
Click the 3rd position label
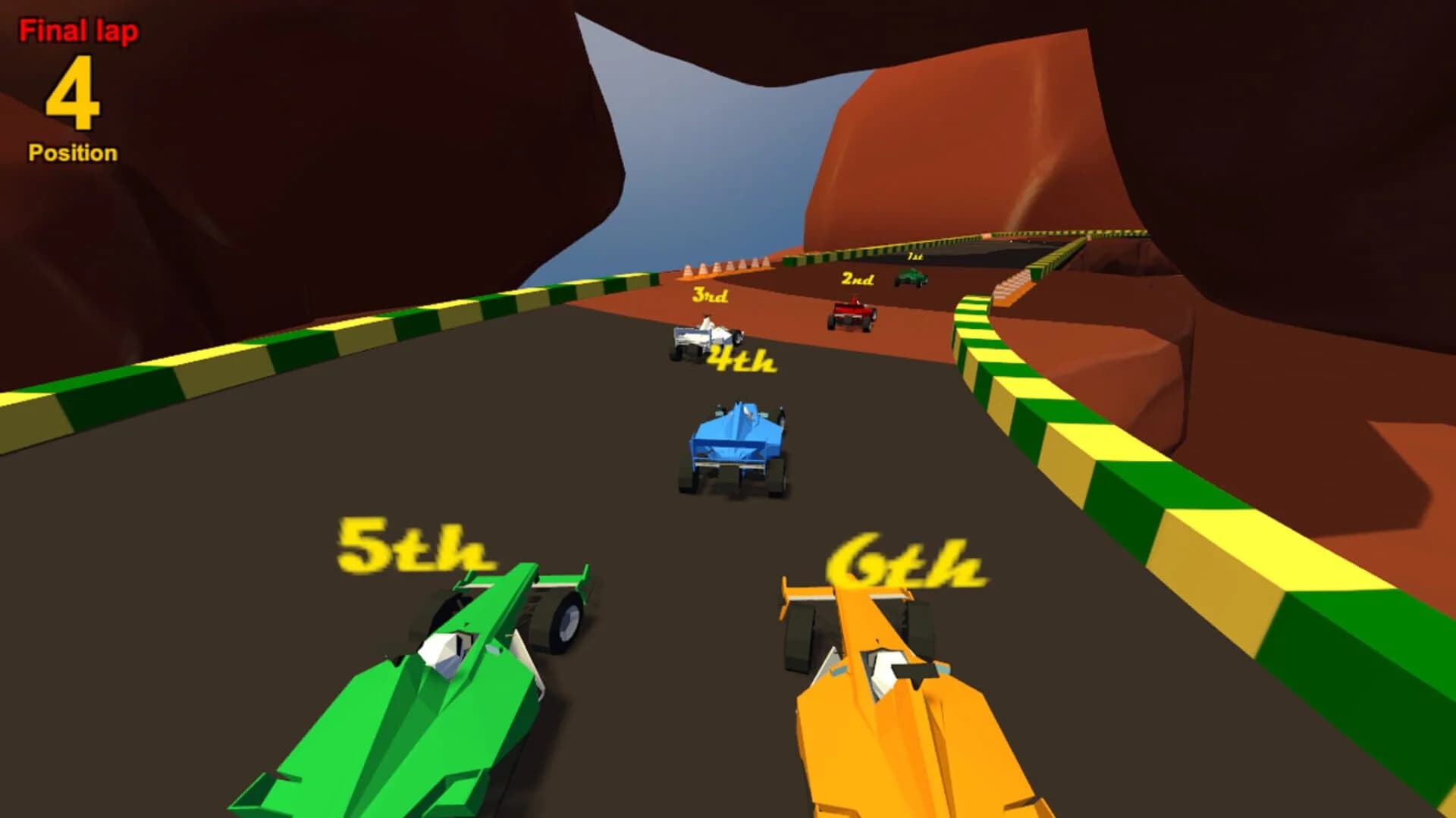[x=709, y=296]
